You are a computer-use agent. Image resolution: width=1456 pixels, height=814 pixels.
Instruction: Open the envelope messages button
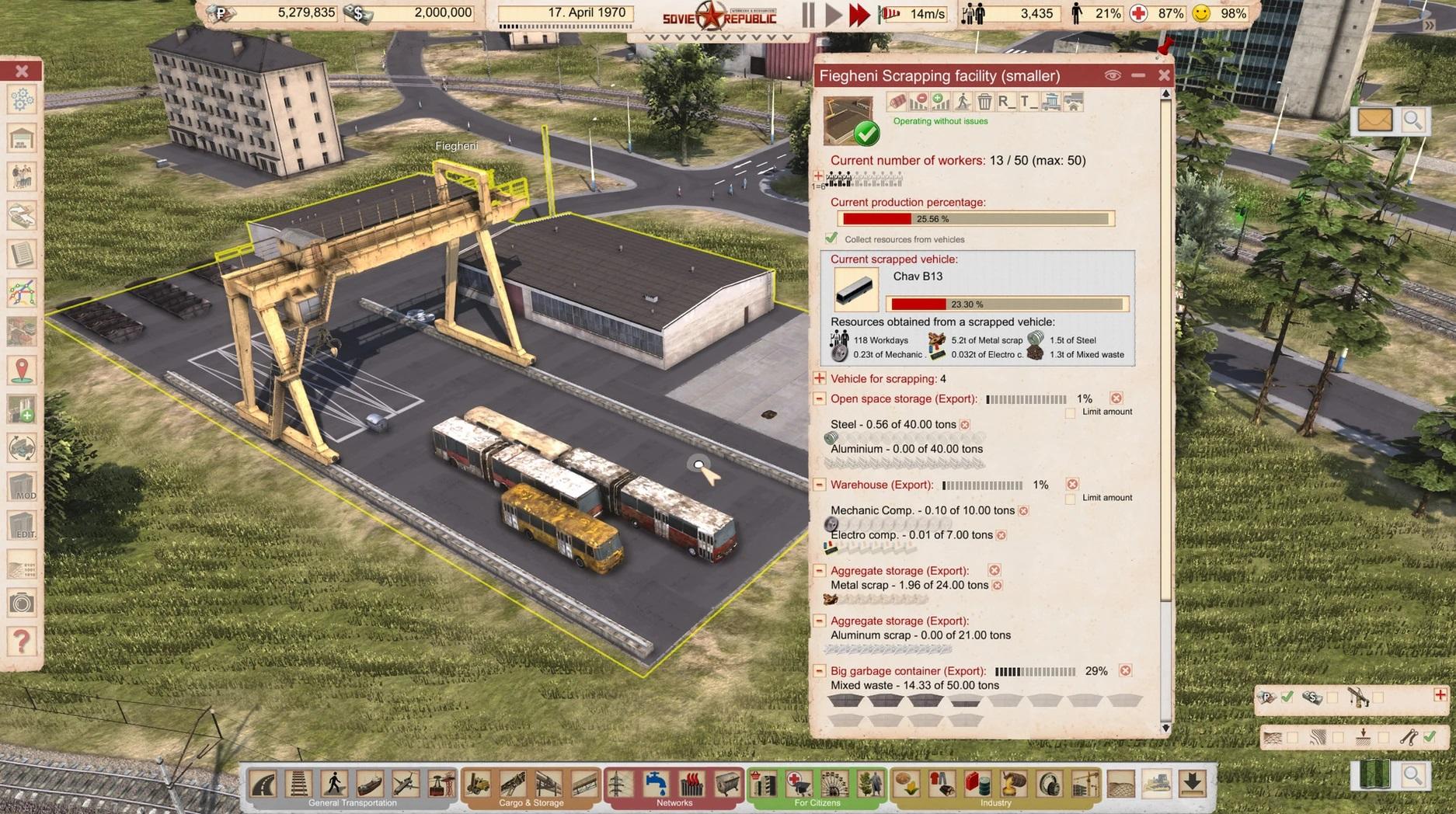pos(1374,120)
